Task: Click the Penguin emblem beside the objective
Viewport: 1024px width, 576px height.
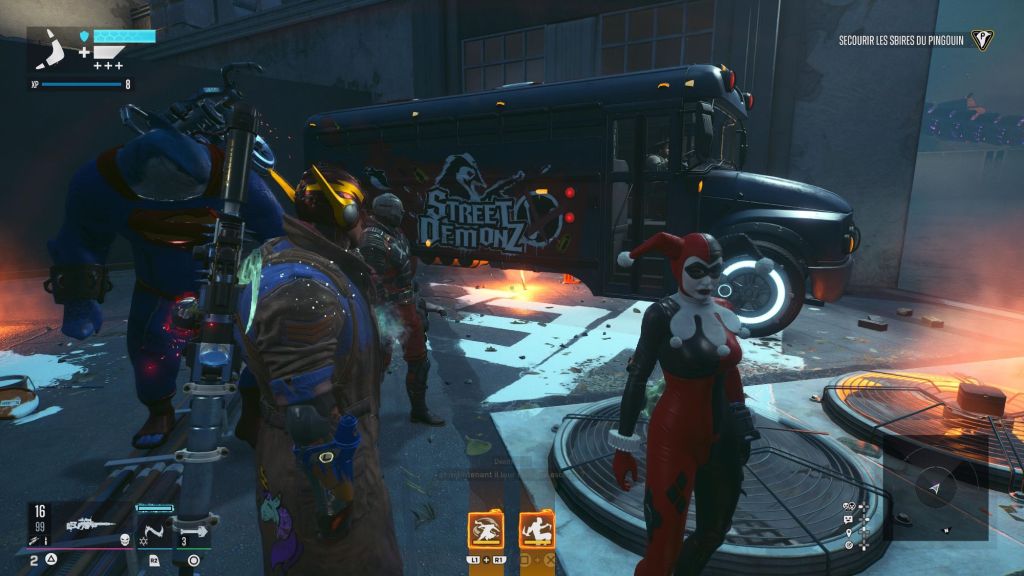Action: tap(982, 40)
